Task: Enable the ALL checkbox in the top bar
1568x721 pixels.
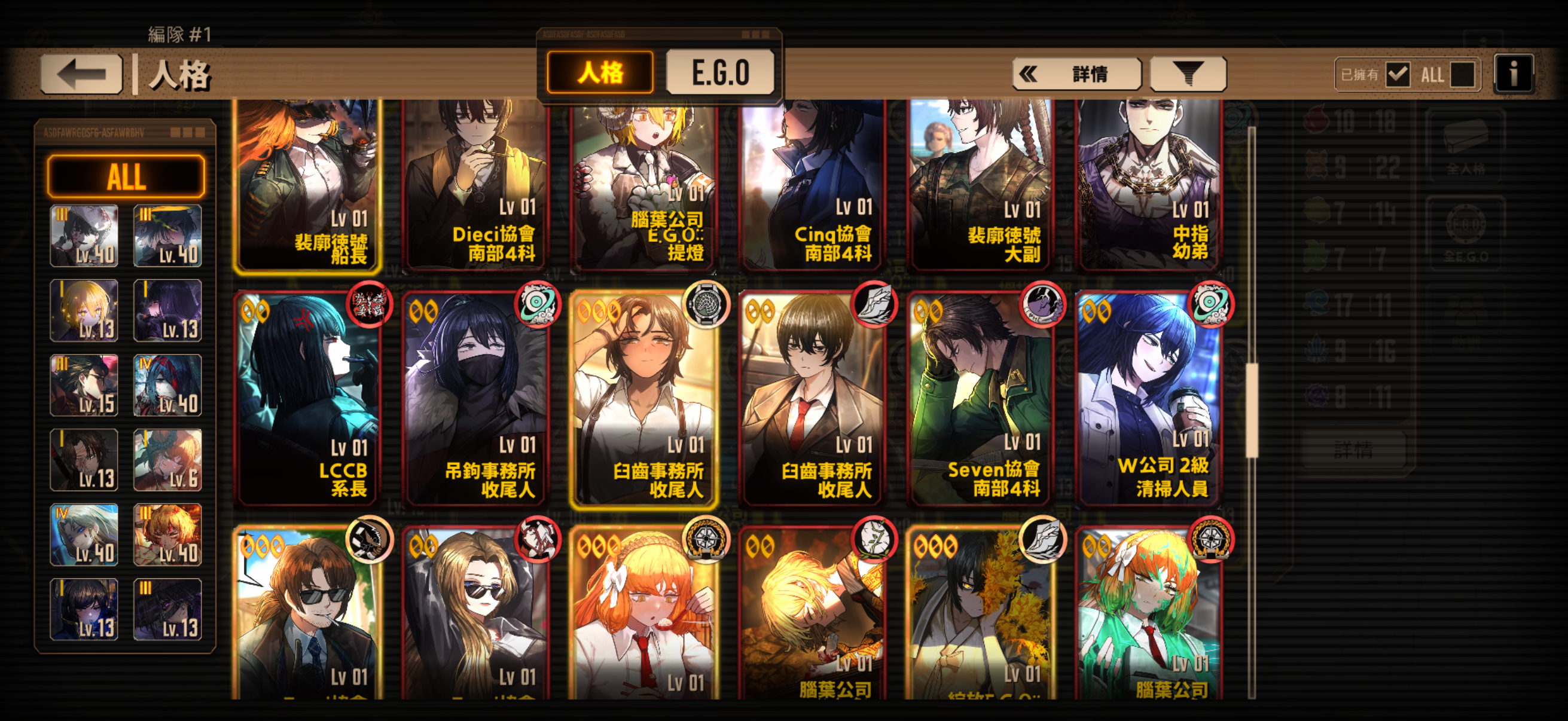Action: tap(1461, 74)
